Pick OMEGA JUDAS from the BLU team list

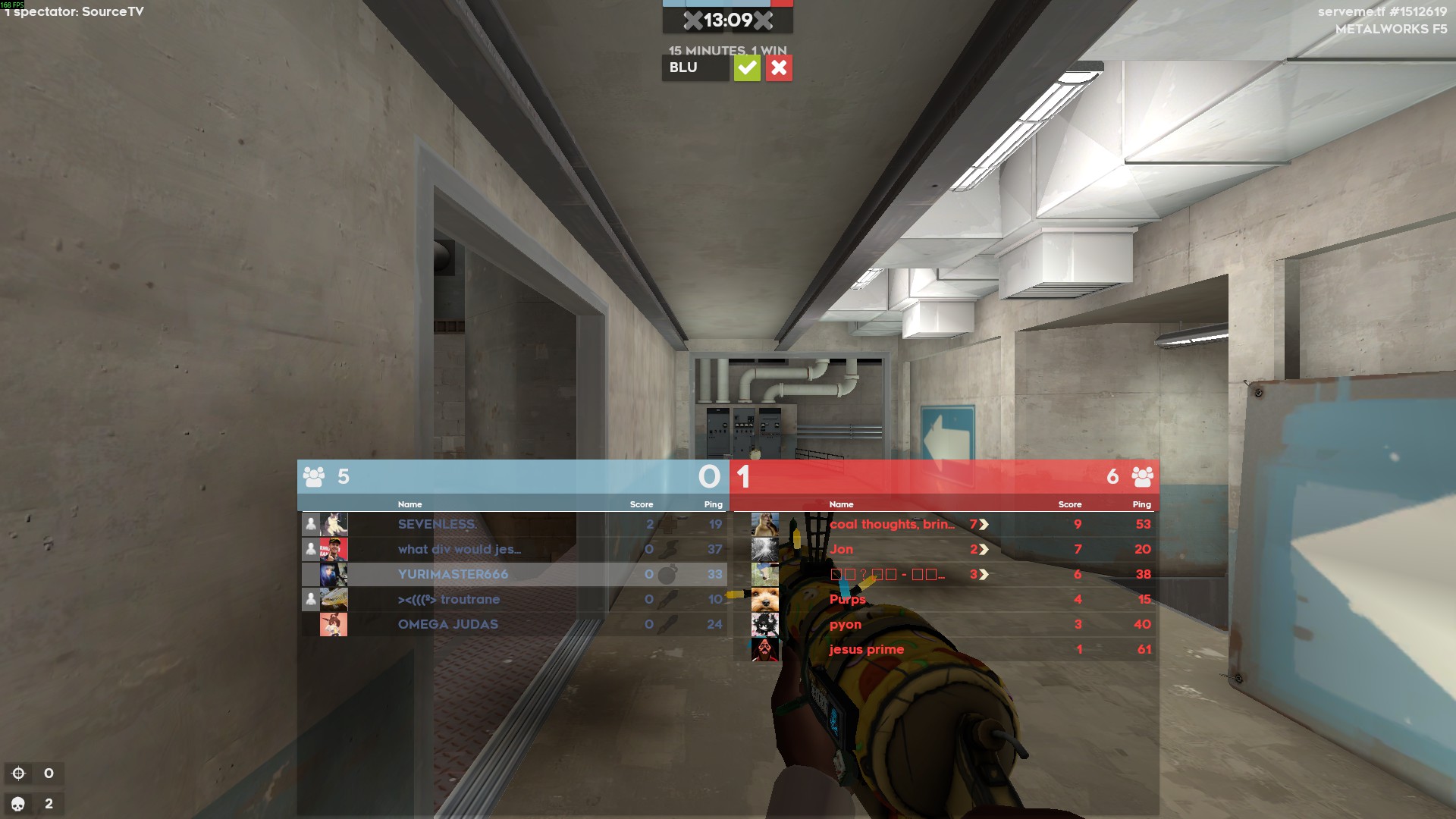coord(447,624)
